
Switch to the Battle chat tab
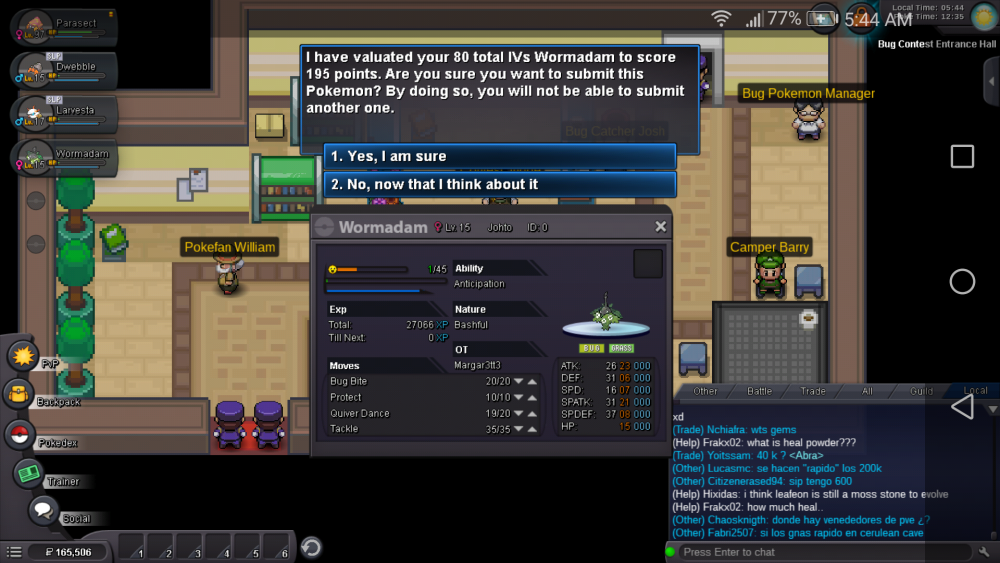coord(759,391)
